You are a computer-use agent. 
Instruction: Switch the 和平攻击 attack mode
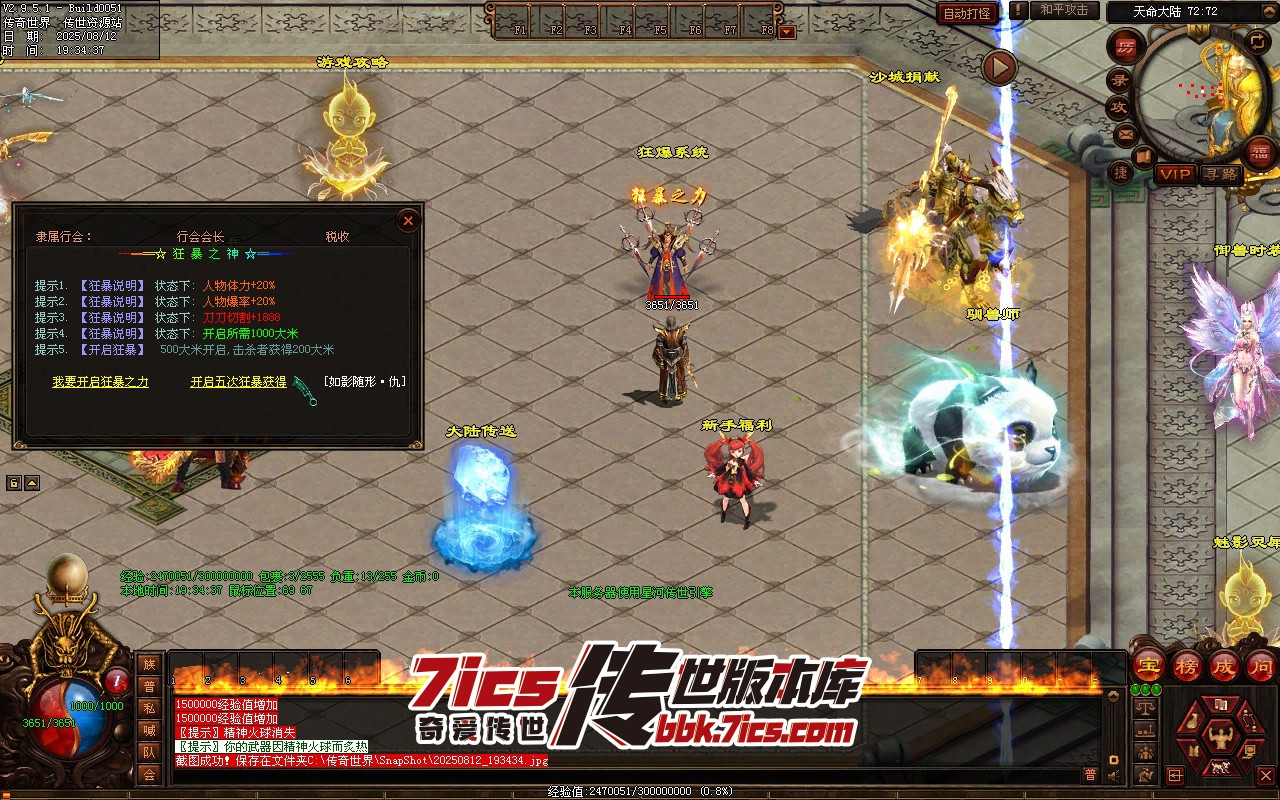point(1063,10)
